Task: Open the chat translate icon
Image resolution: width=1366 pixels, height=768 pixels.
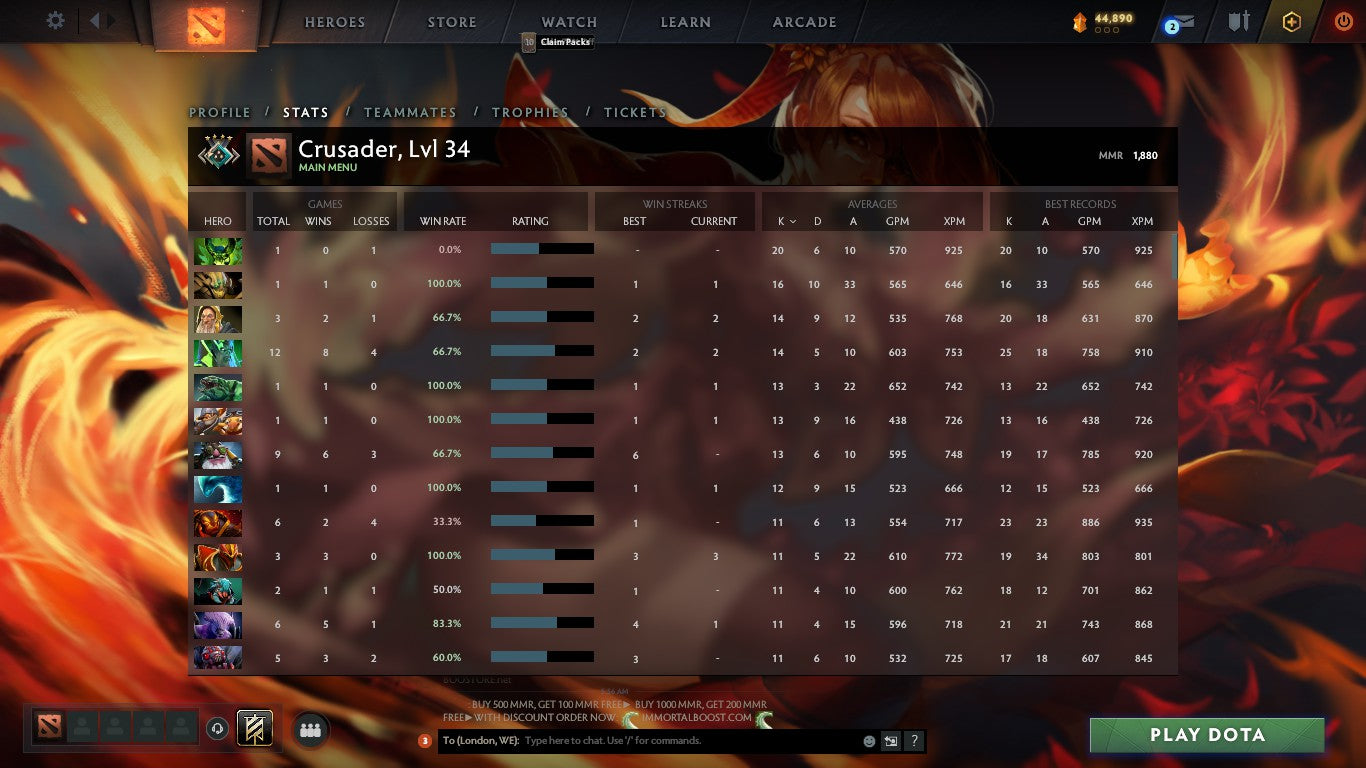Action: click(x=889, y=741)
